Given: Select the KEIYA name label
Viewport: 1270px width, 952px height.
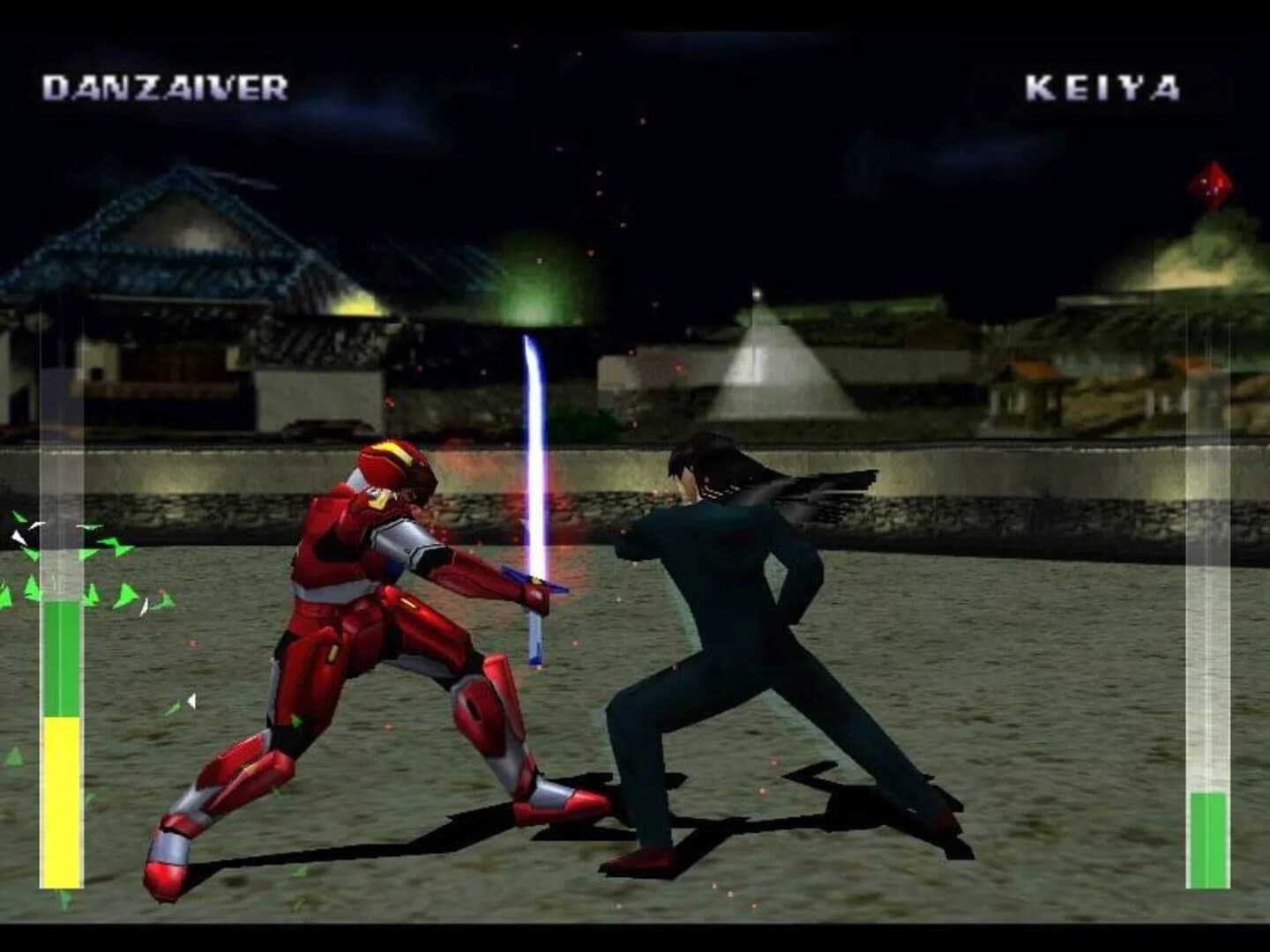Looking at the screenshot, I should [x=1103, y=86].
